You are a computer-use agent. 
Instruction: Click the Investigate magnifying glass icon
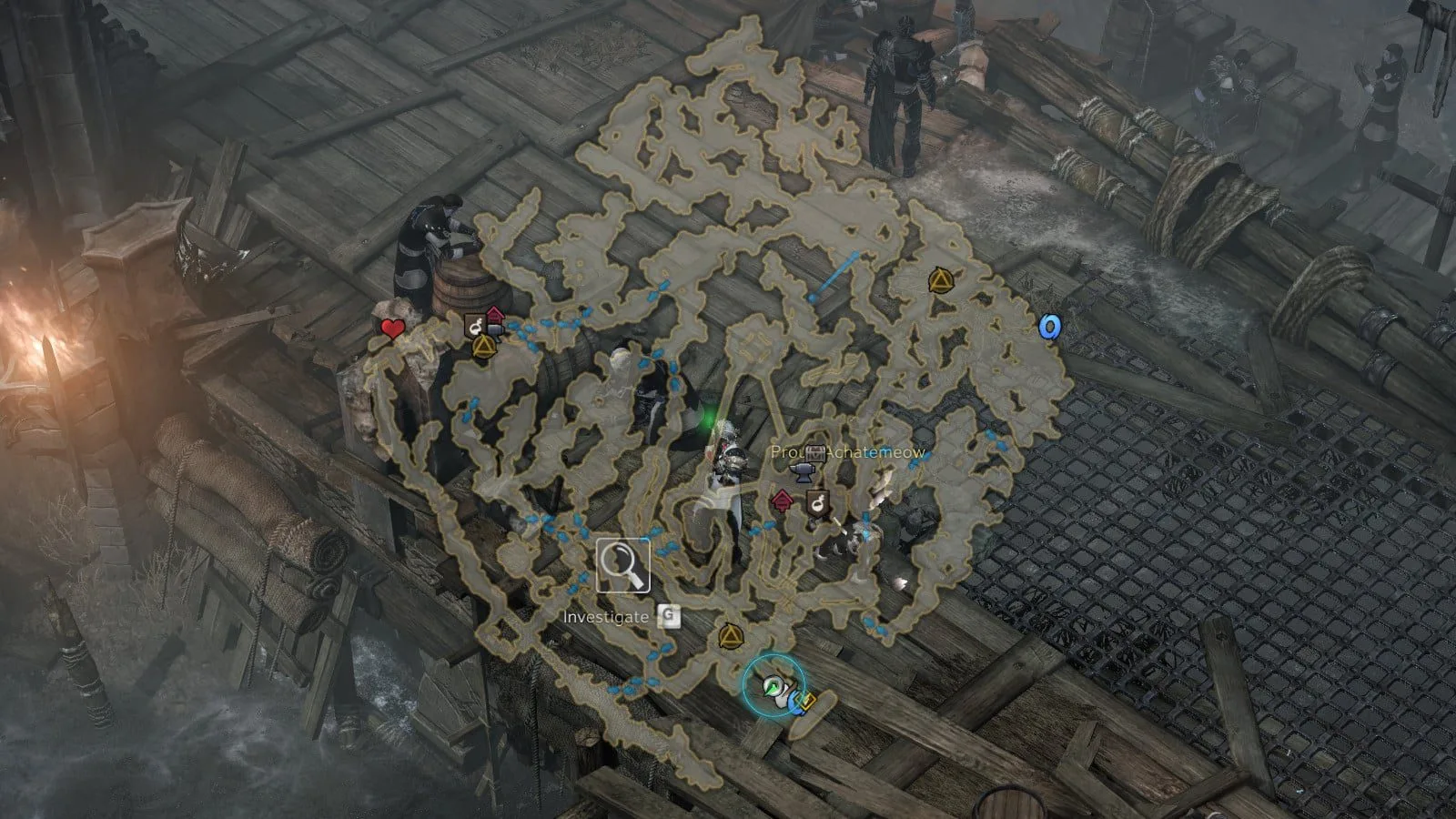623,565
